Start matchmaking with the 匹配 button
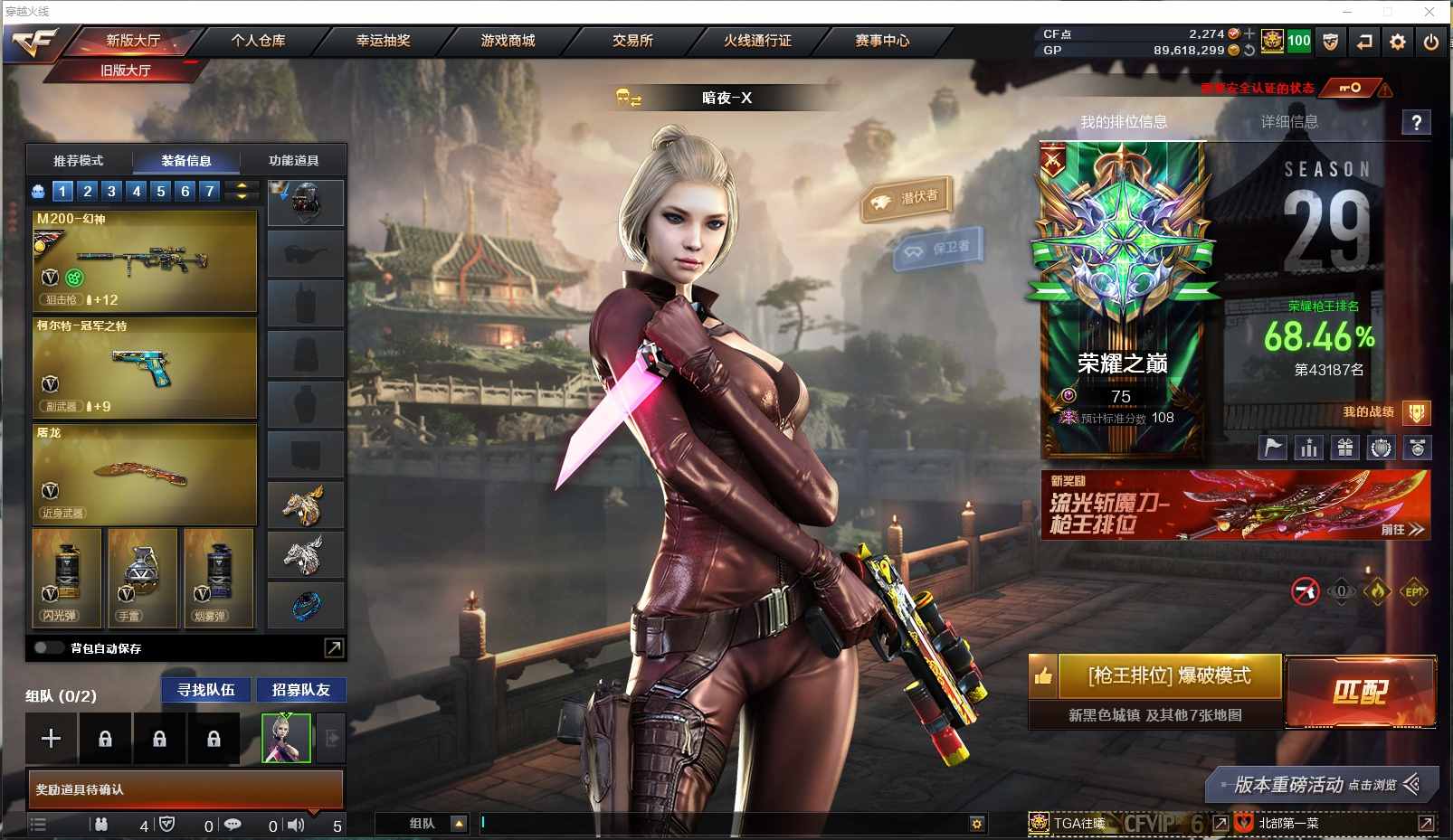 [x=1360, y=692]
